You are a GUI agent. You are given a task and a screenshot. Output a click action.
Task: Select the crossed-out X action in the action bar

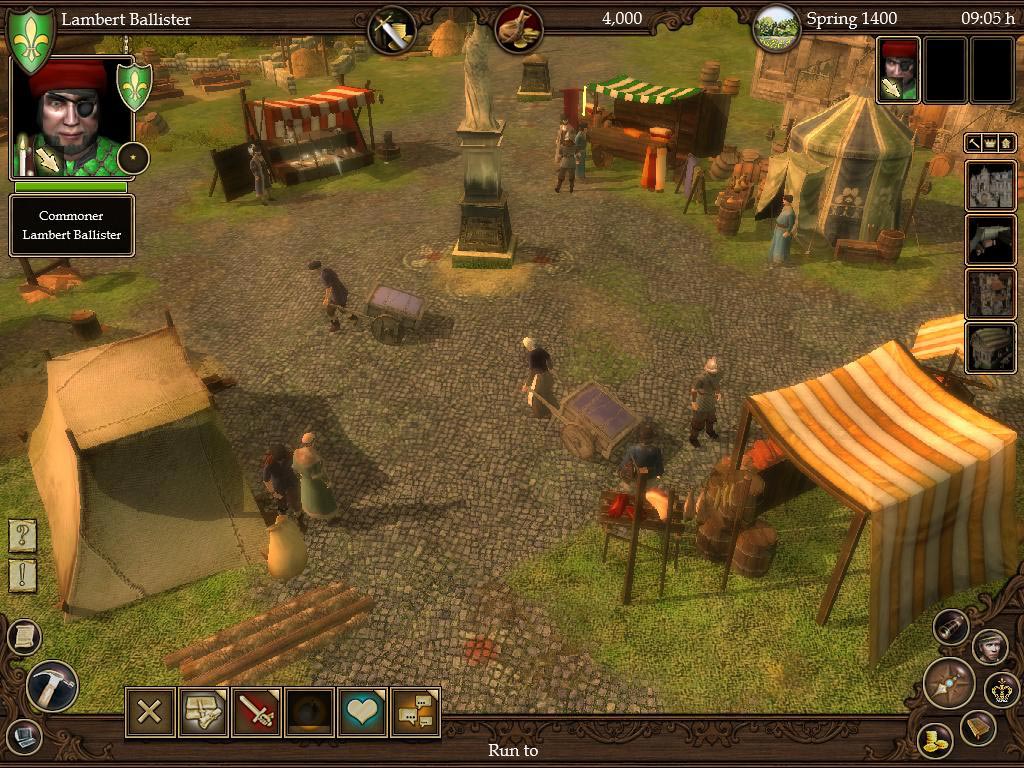point(150,712)
